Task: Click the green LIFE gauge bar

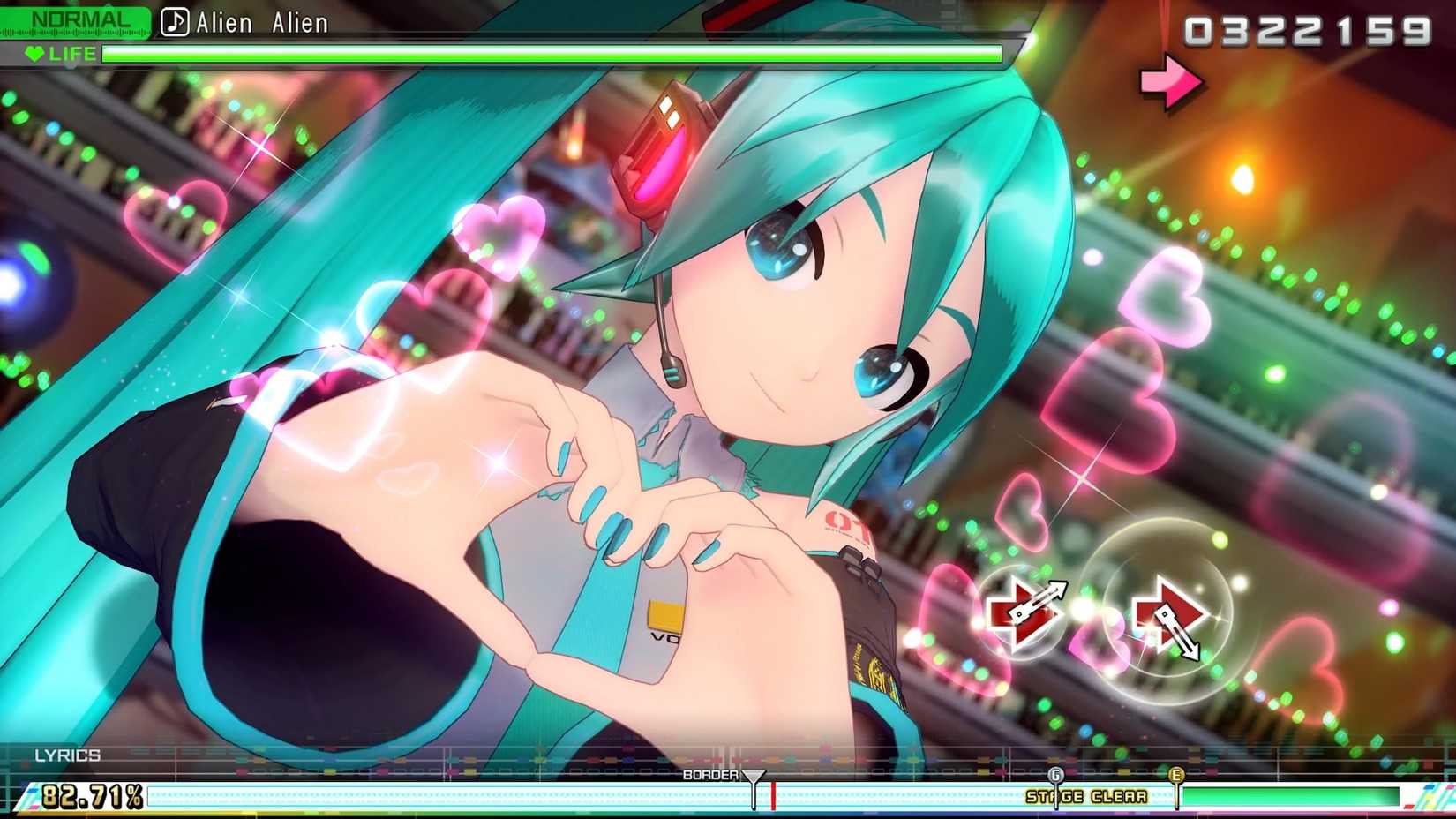Action: [556, 54]
